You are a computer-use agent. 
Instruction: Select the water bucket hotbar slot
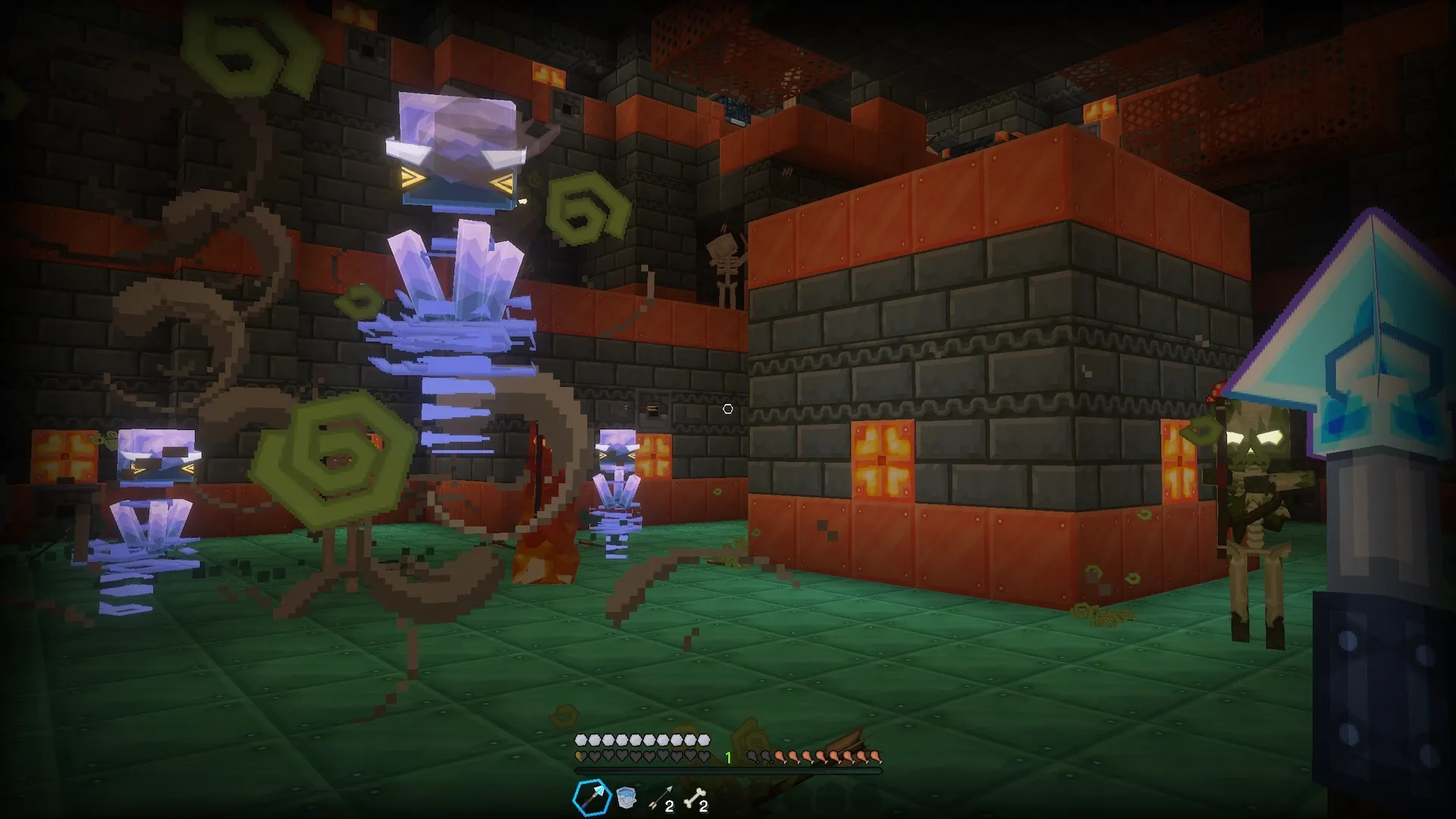[626, 796]
